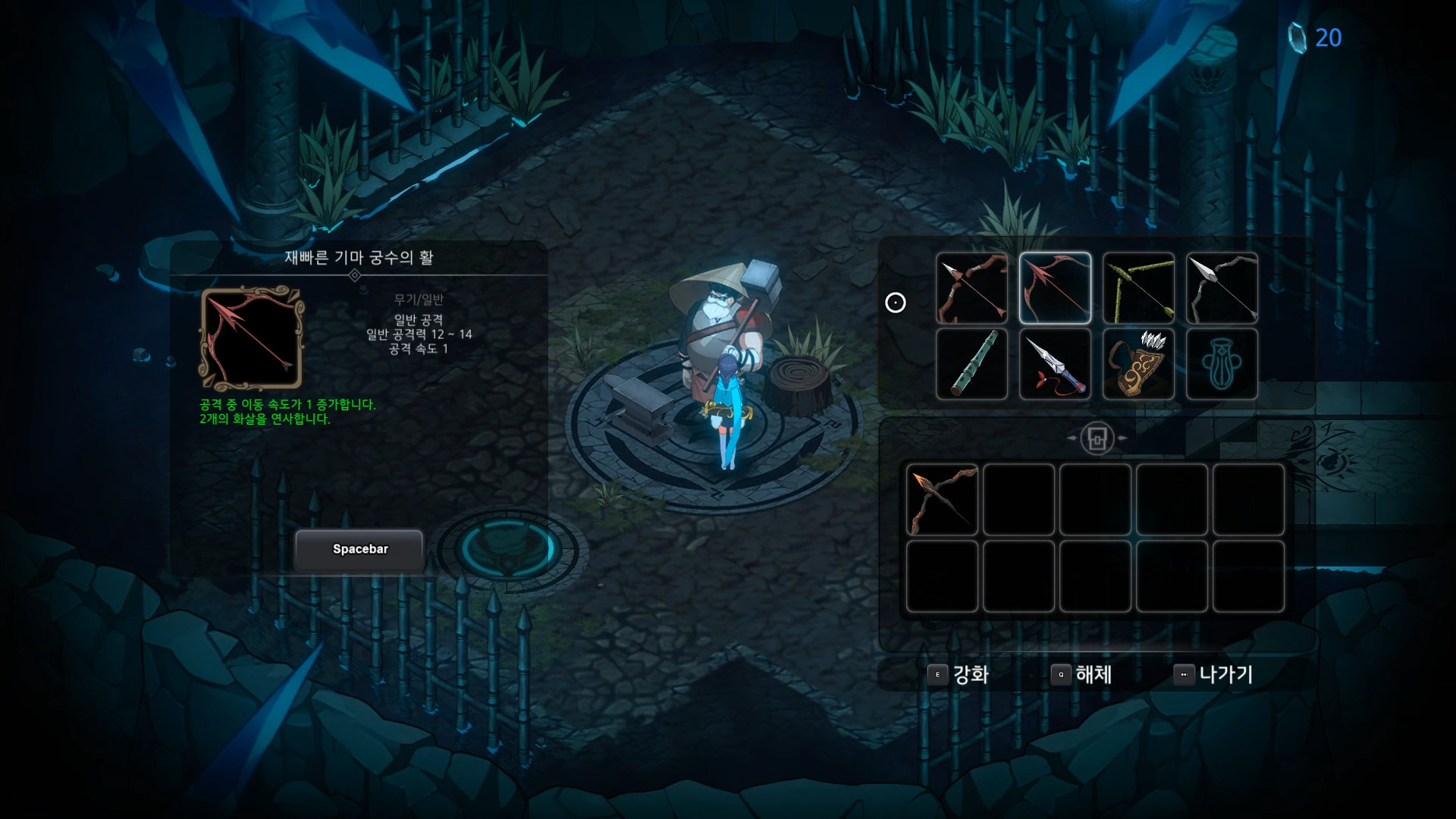This screenshot has width=1456, height=819.
Task: Select the silver dagger with red ribbon
Action: 1055,364
